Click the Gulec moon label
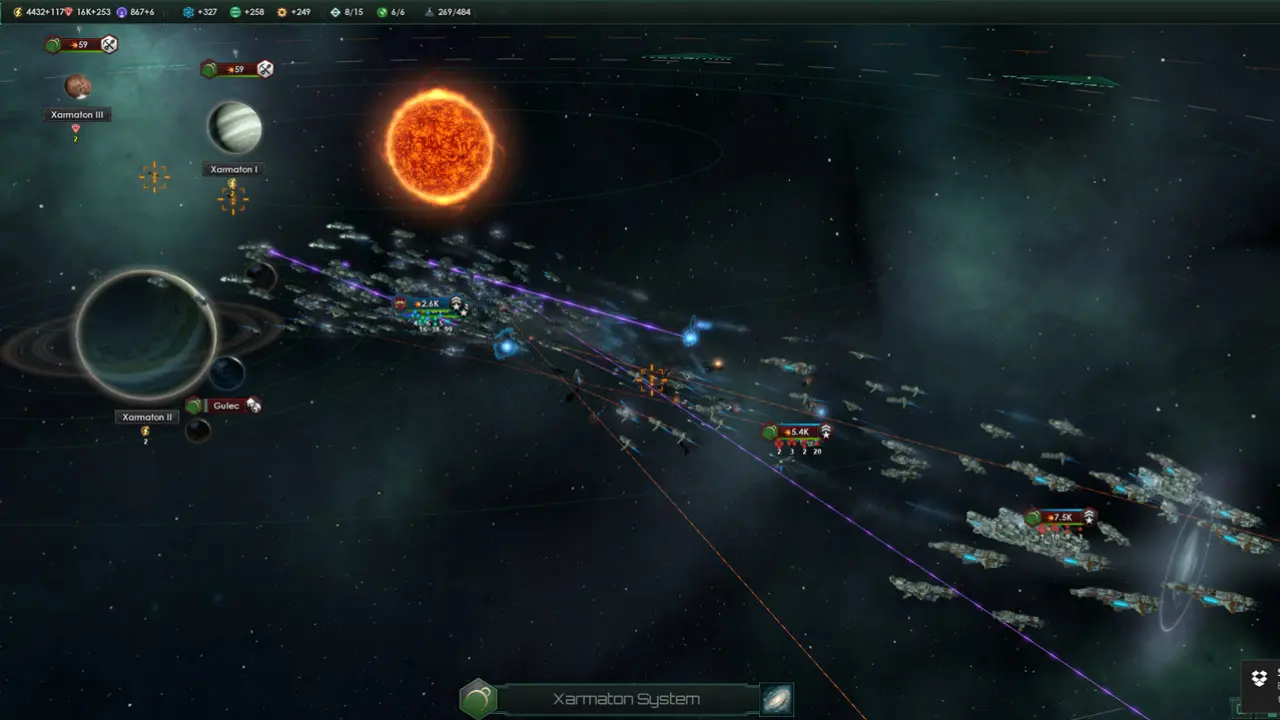 226,405
